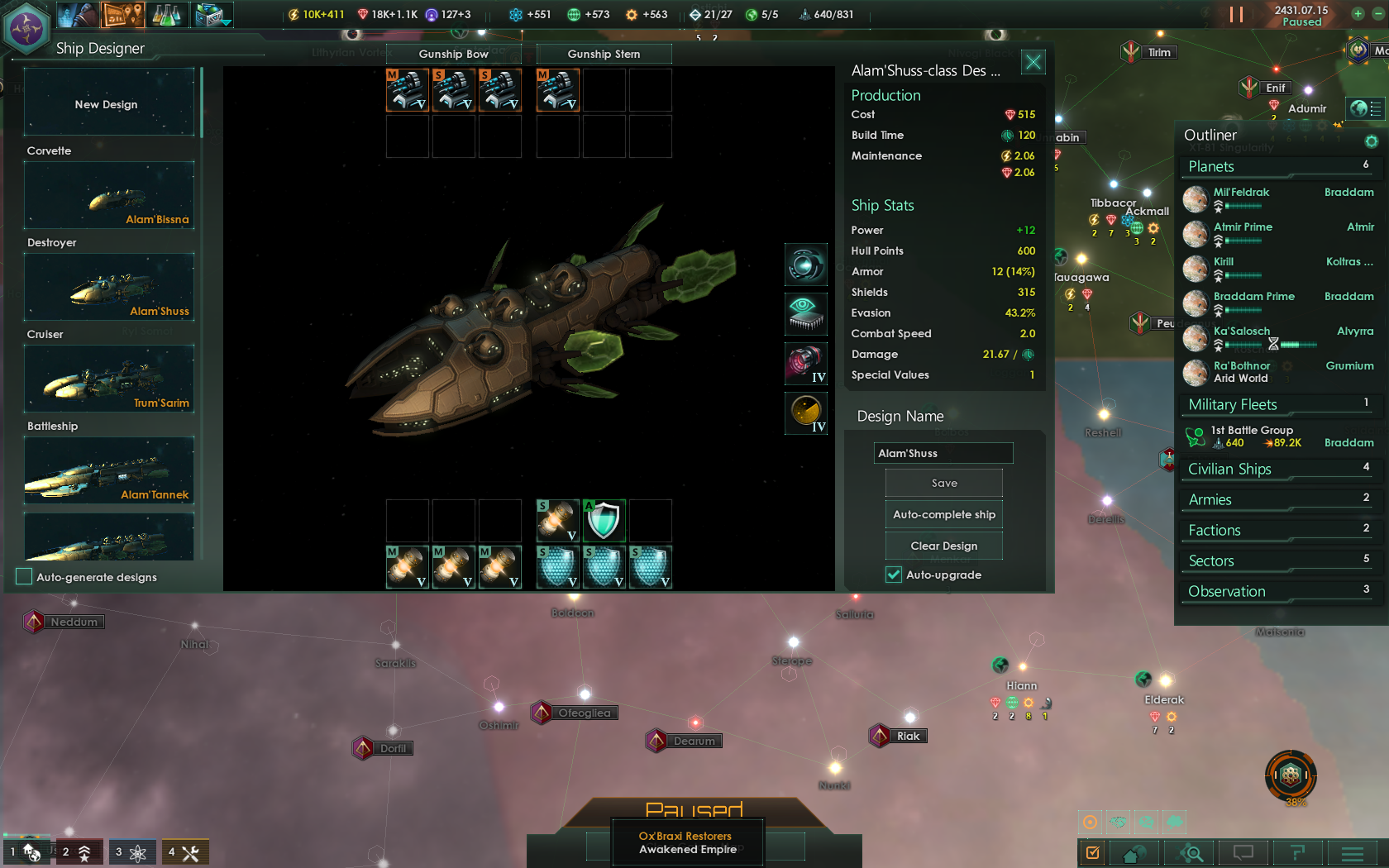Screen dimensions: 1389x868
Task: Toggle the game pause button
Action: [x=1236, y=14]
